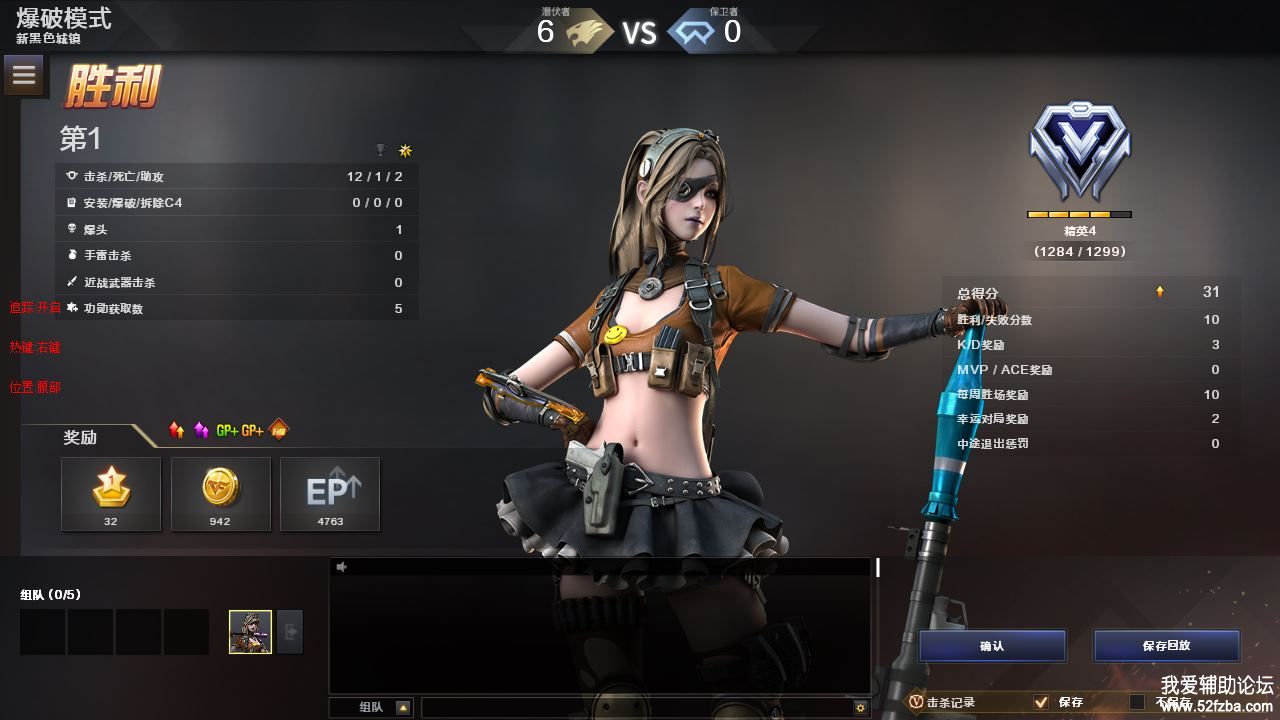The width and height of the screenshot is (1280, 720).
Task: Open the 组队 chat channel dropdown
Action: coord(403,708)
